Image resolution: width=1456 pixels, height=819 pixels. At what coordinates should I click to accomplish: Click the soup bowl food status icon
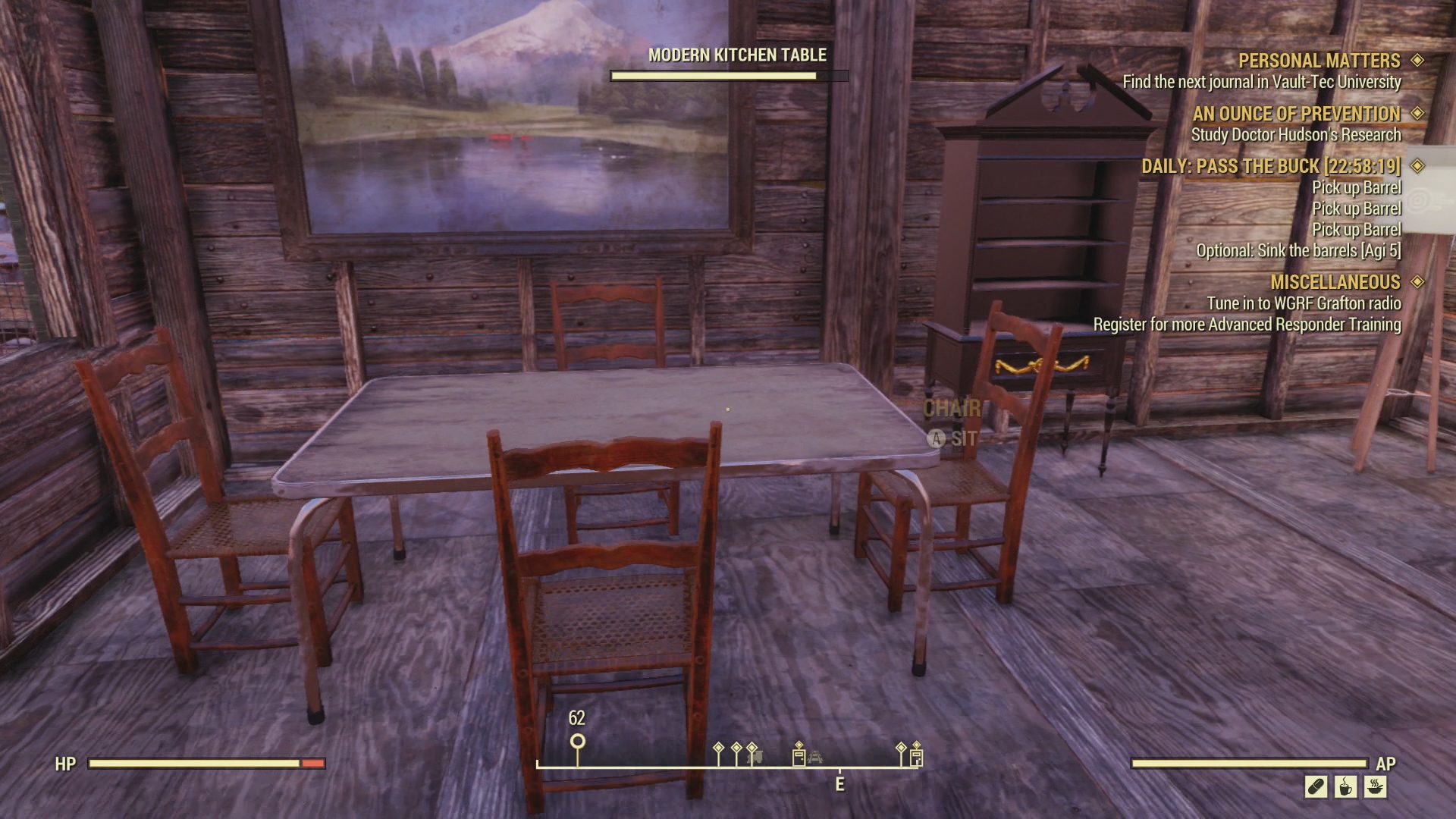click(1375, 787)
